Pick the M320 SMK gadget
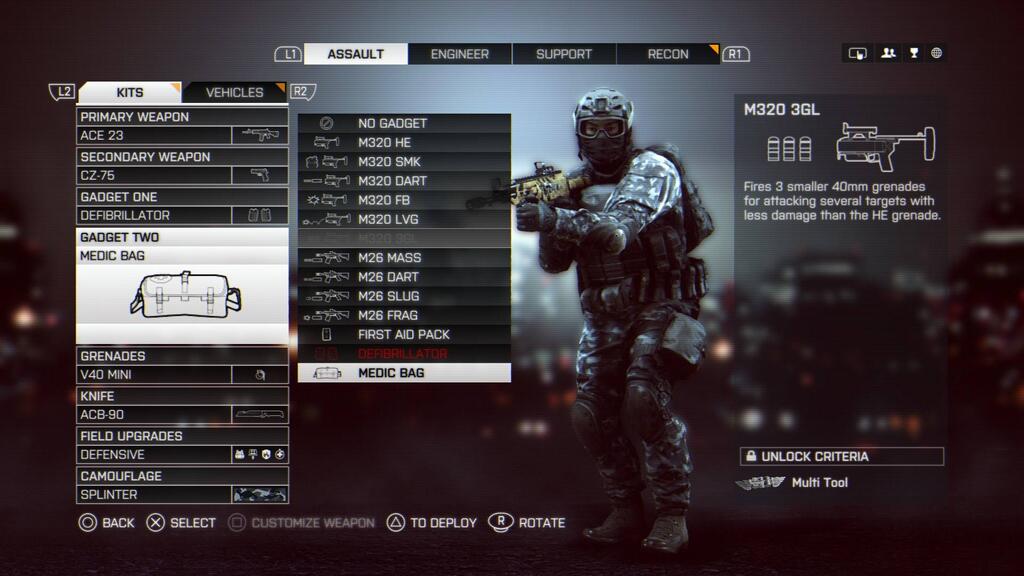The height and width of the screenshot is (576, 1024). (x=404, y=162)
